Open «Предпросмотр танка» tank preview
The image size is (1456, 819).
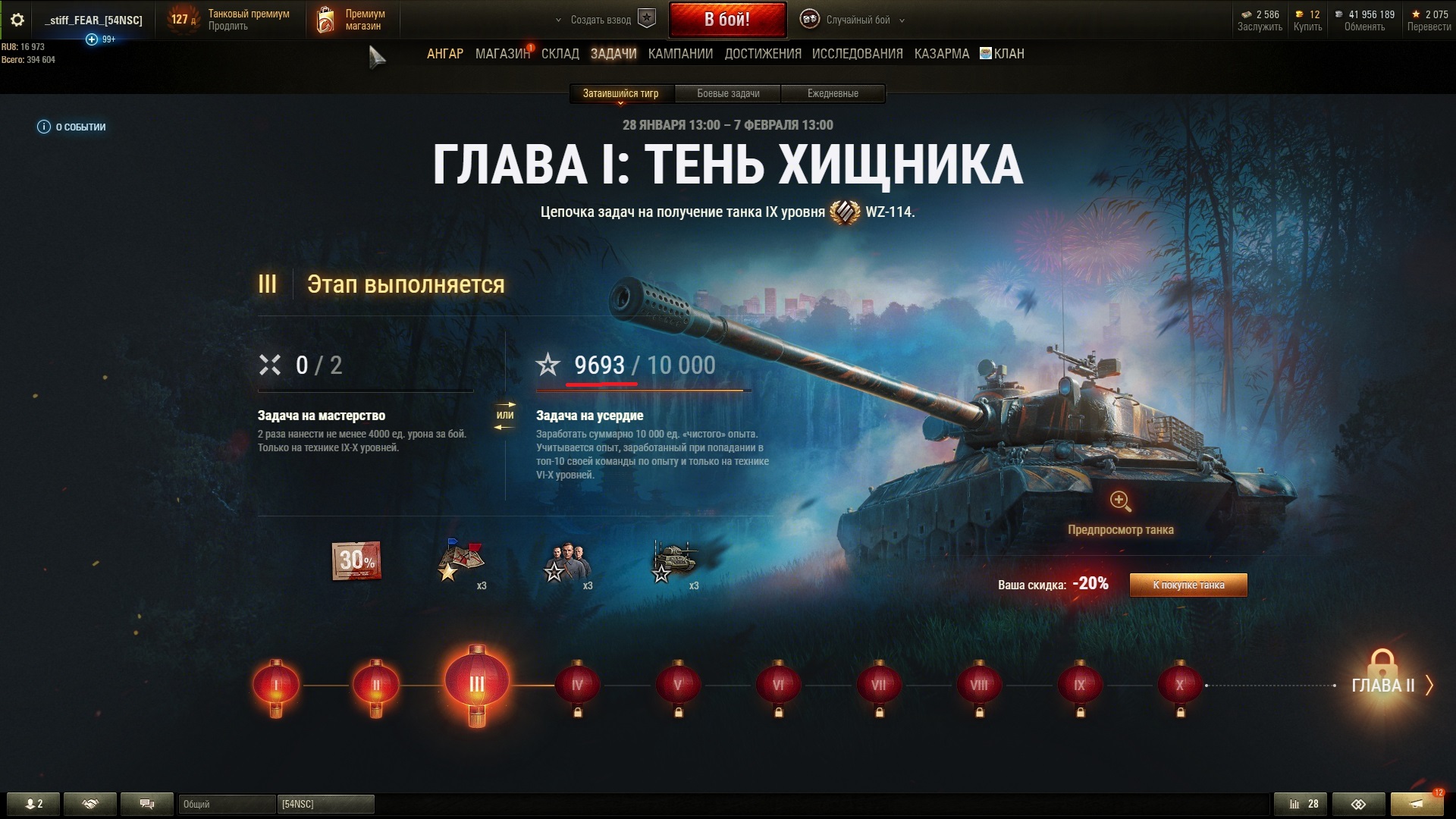[1120, 512]
